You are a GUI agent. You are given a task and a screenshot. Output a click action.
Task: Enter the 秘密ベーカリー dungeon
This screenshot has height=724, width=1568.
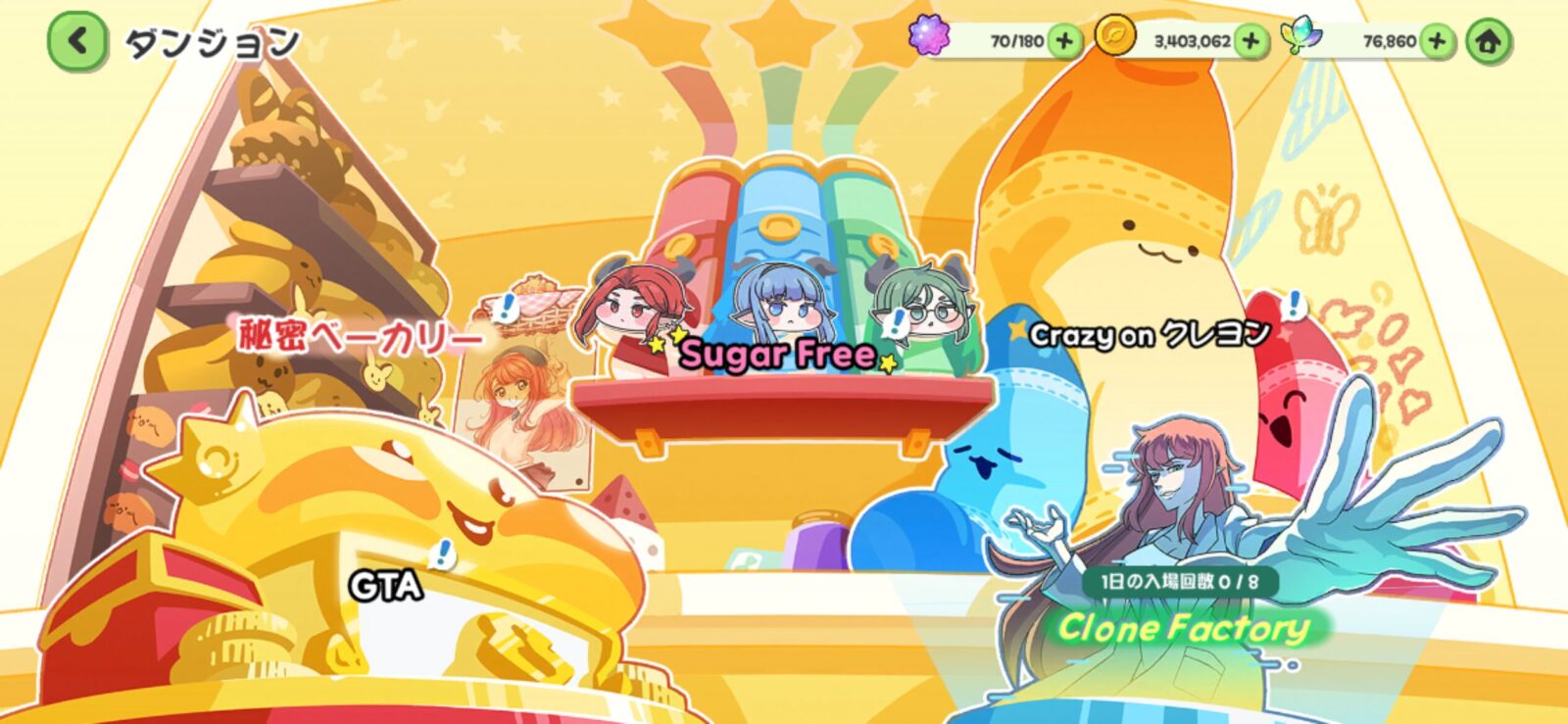click(359, 337)
